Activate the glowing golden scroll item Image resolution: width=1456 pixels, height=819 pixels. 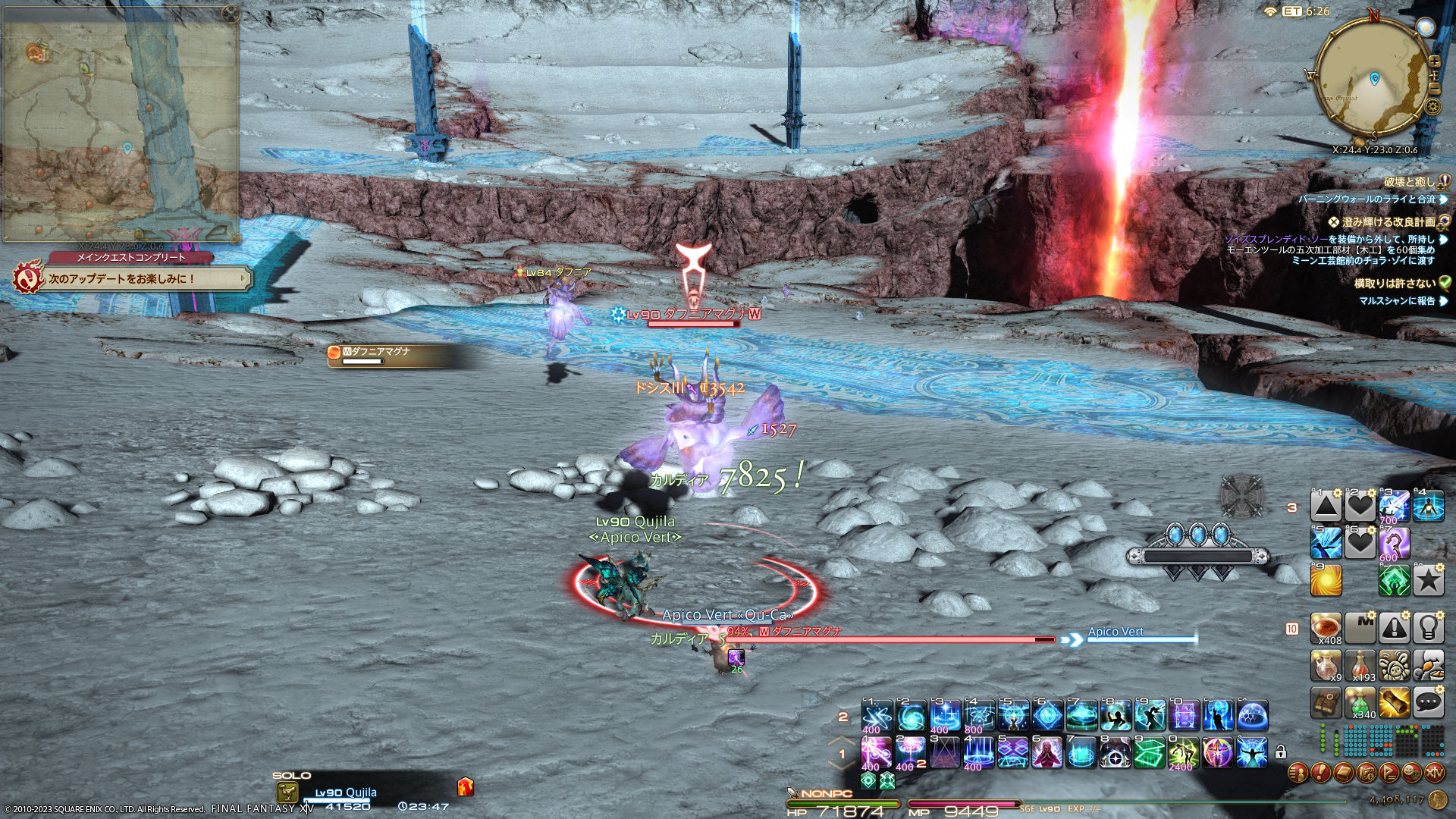(1394, 703)
